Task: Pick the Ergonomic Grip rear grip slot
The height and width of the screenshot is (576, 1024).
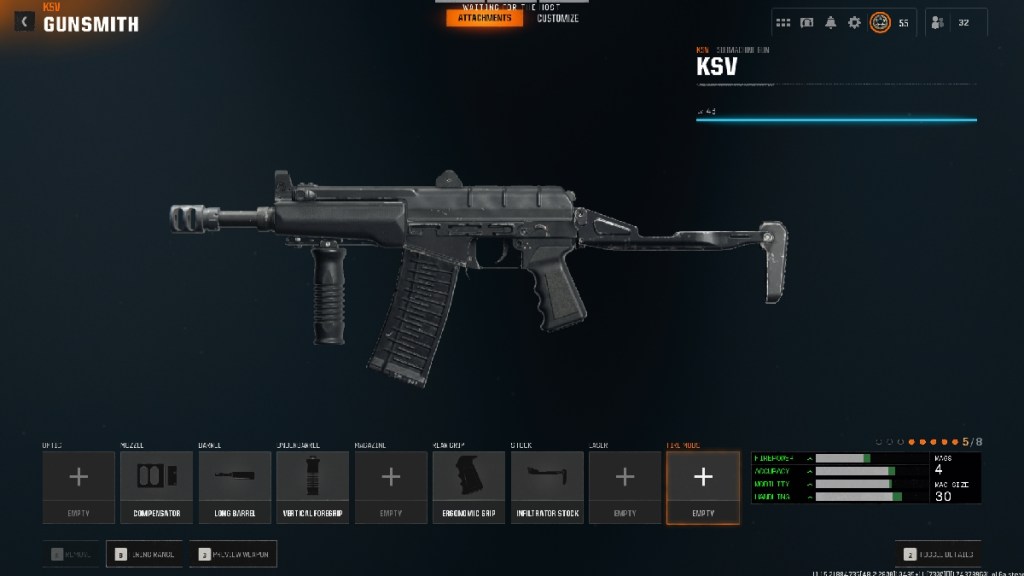Action: [468, 487]
